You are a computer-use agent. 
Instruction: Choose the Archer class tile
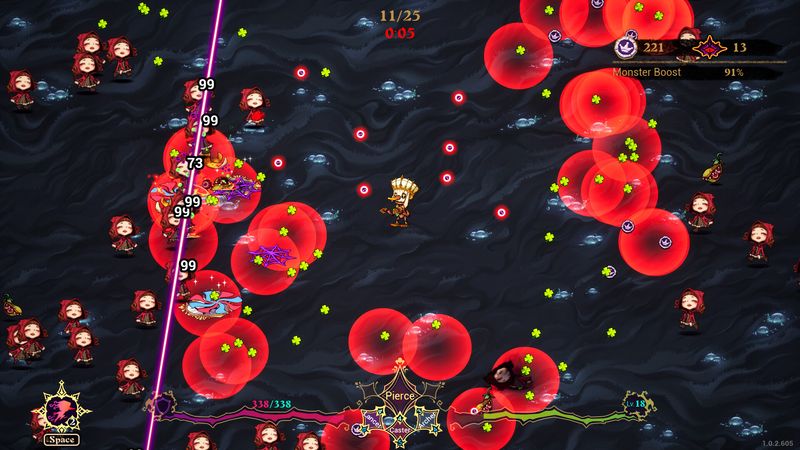coord(426,418)
